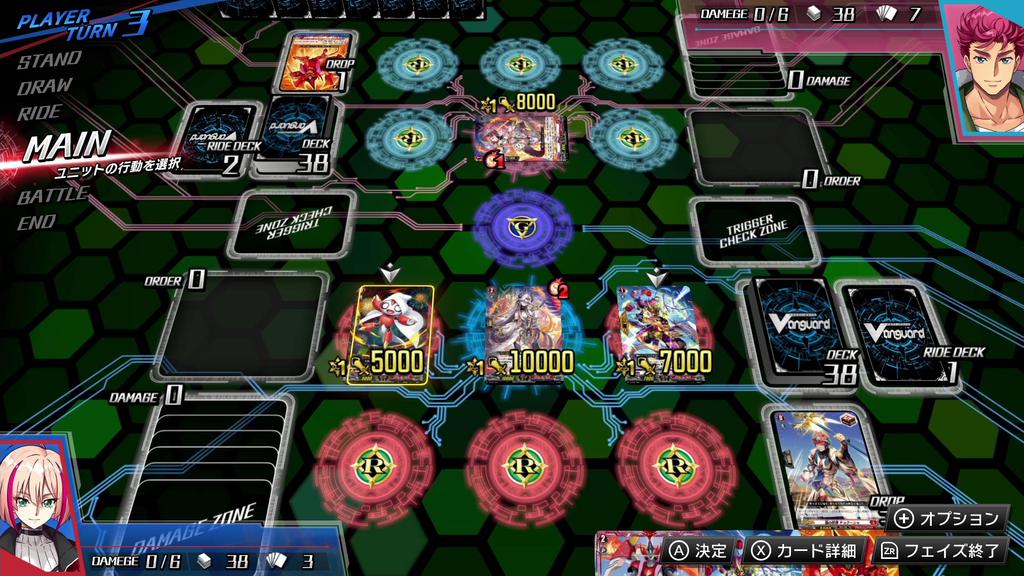This screenshot has height=576, width=1024.
Task: Select the opponent's 38-card deck pile
Action: point(294,135)
